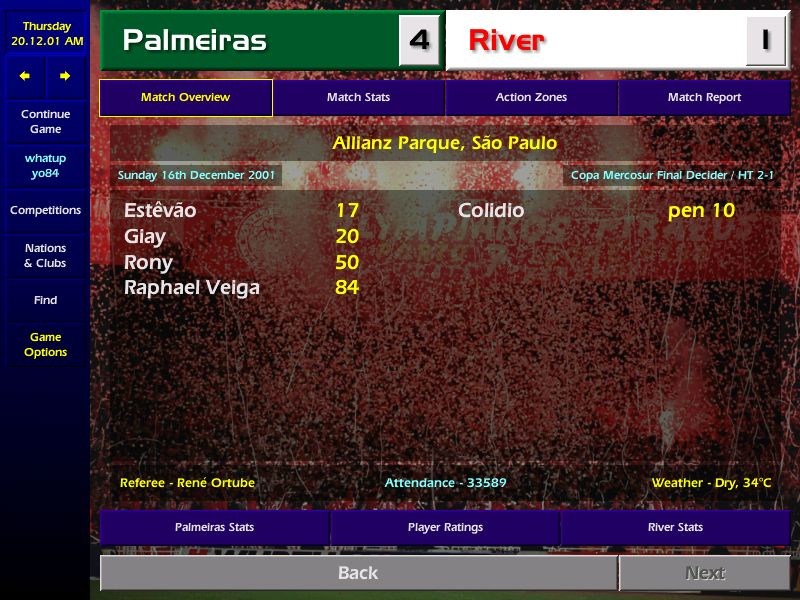The height and width of the screenshot is (600, 800).
Task: Choose the Find option
Action: tap(45, 300)
